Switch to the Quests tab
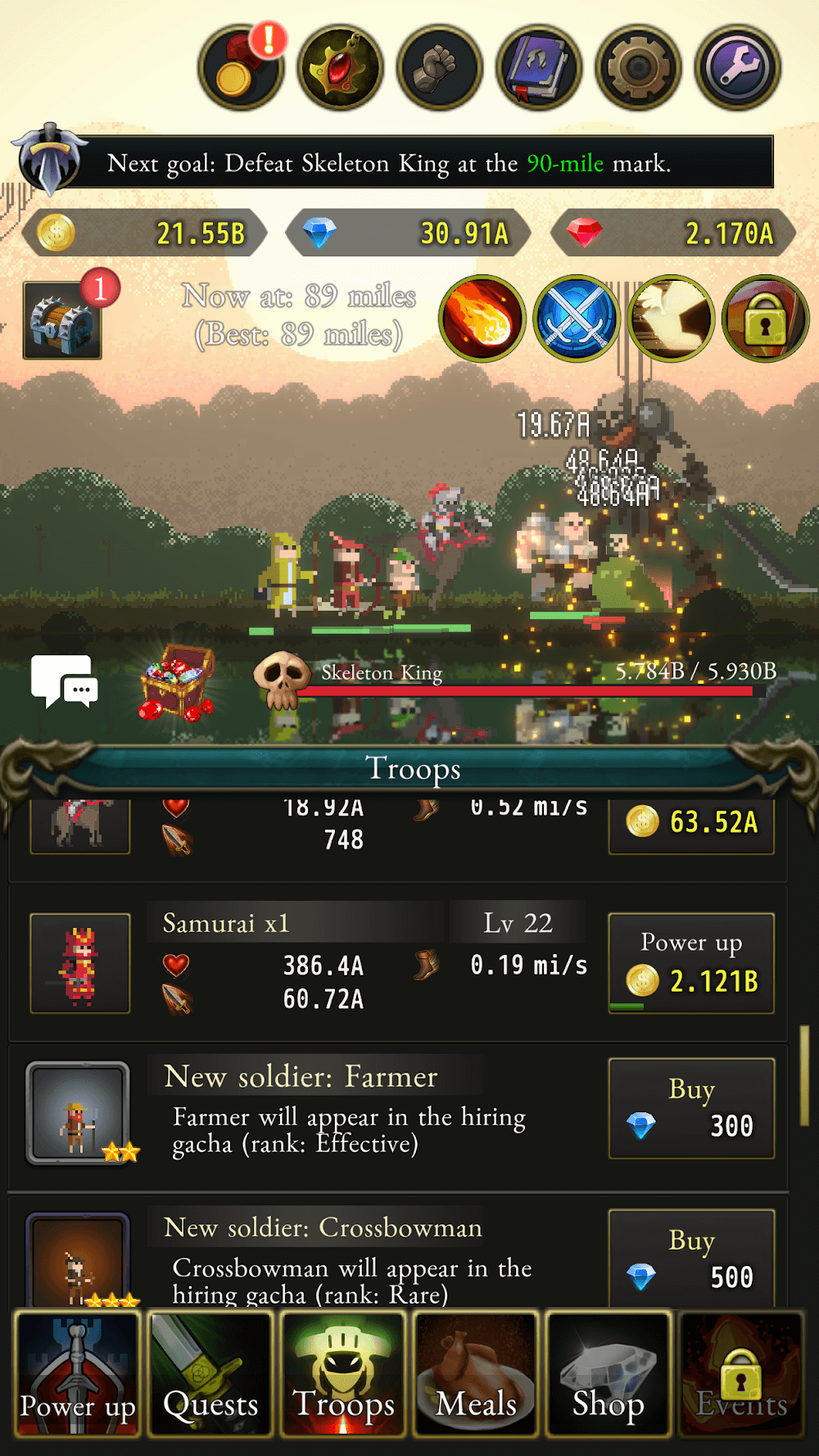Screen dimensions: 819x1456 (210, 1373)
